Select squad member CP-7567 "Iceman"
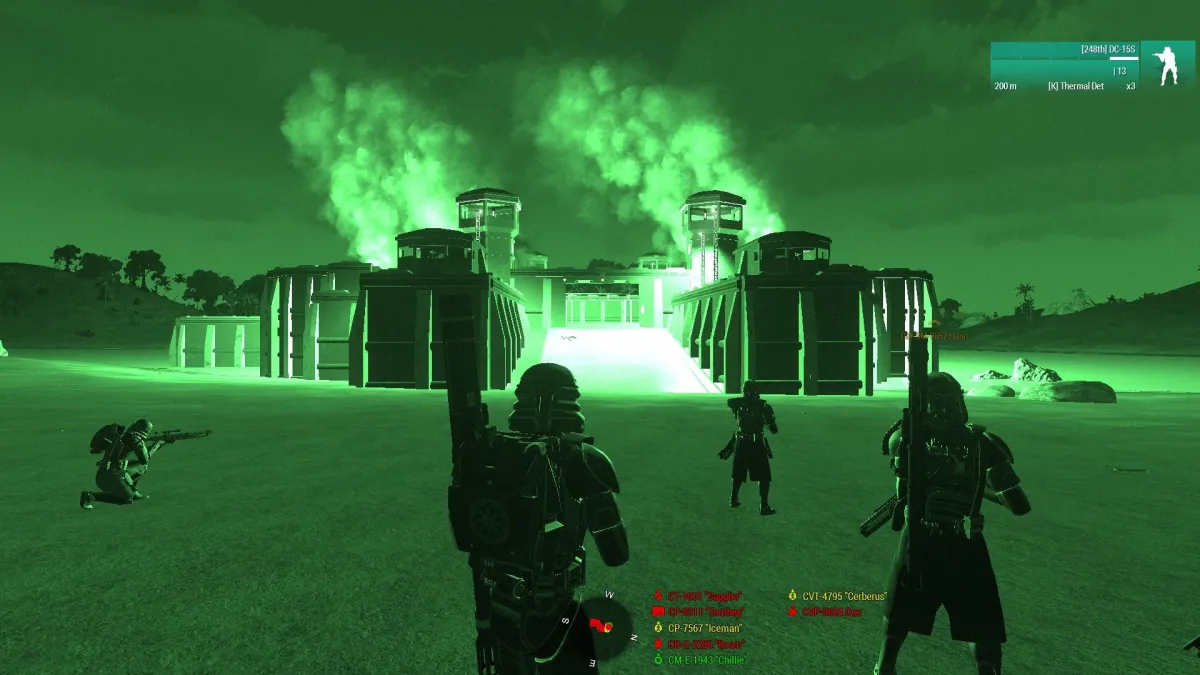The width and height of the screenshot is (1200, 675). [704, 628]
